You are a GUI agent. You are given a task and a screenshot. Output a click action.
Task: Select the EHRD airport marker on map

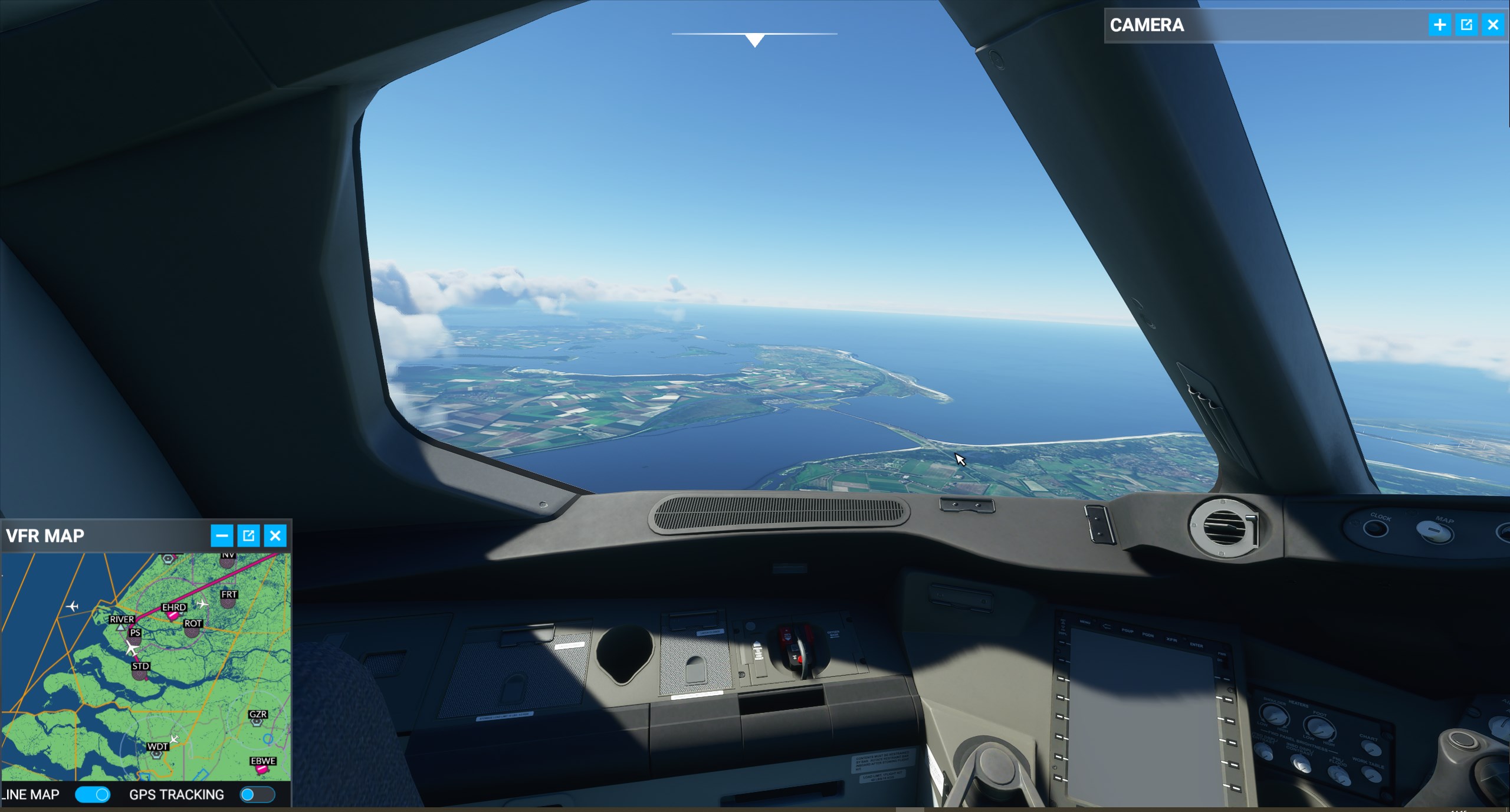click(x=172, y=616)
